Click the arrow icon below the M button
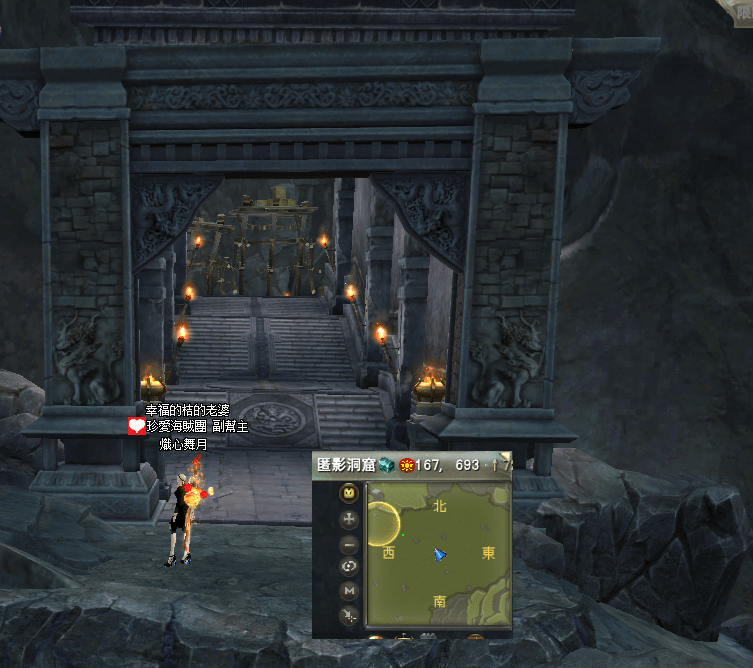 (349, 616)
